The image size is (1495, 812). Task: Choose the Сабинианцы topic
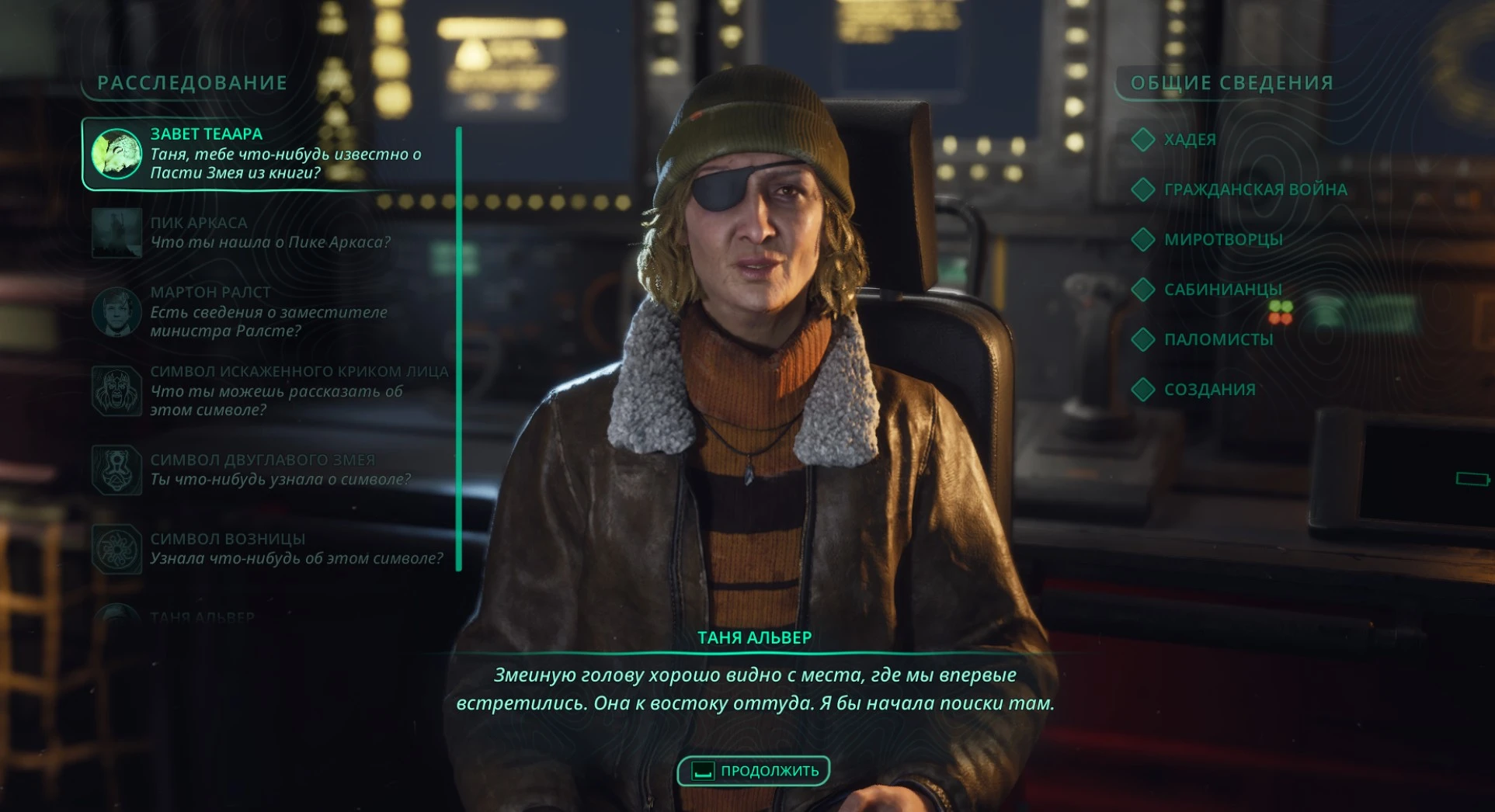[1222, 290]
